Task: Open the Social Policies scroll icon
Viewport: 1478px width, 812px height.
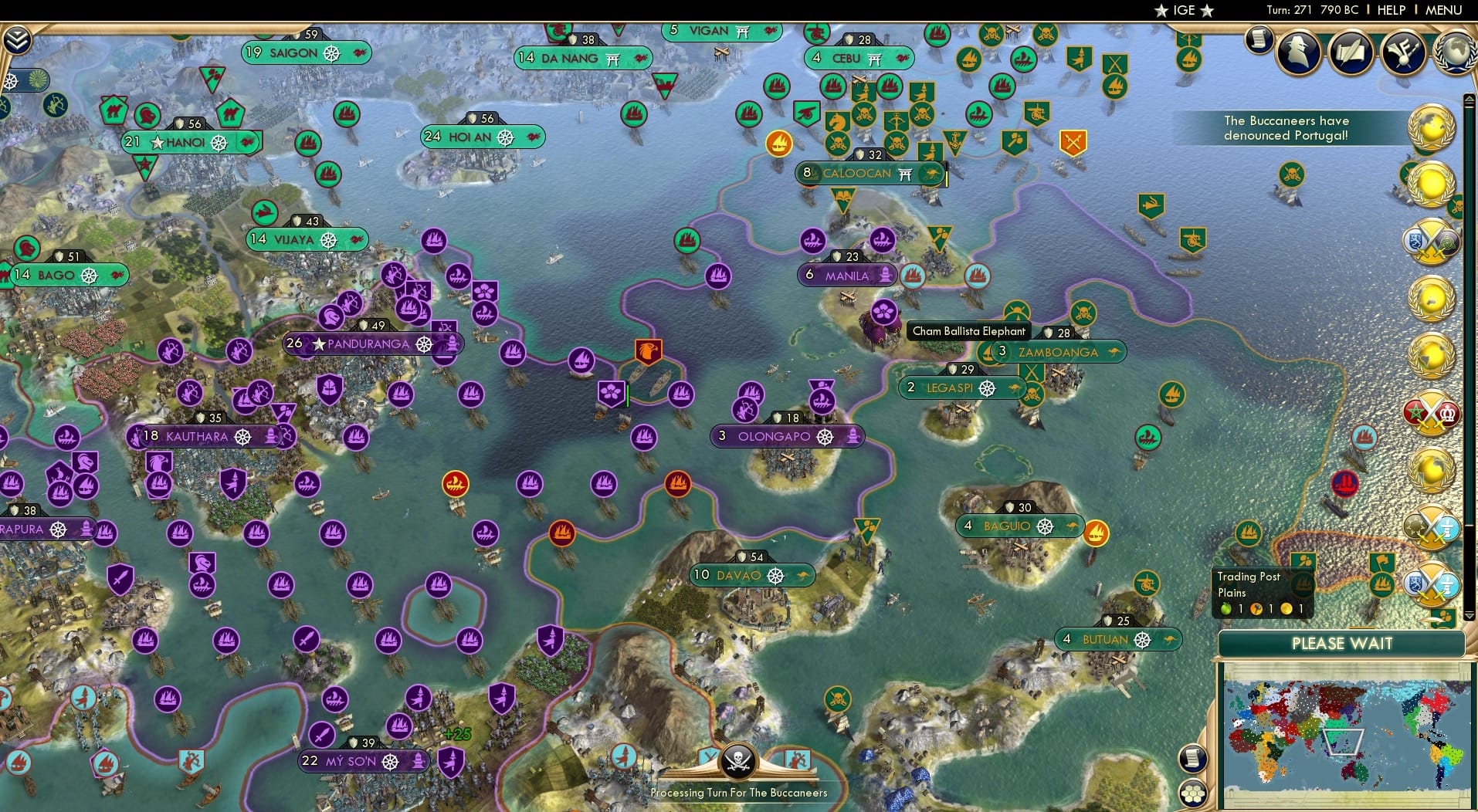Action: click(1351, 52)
